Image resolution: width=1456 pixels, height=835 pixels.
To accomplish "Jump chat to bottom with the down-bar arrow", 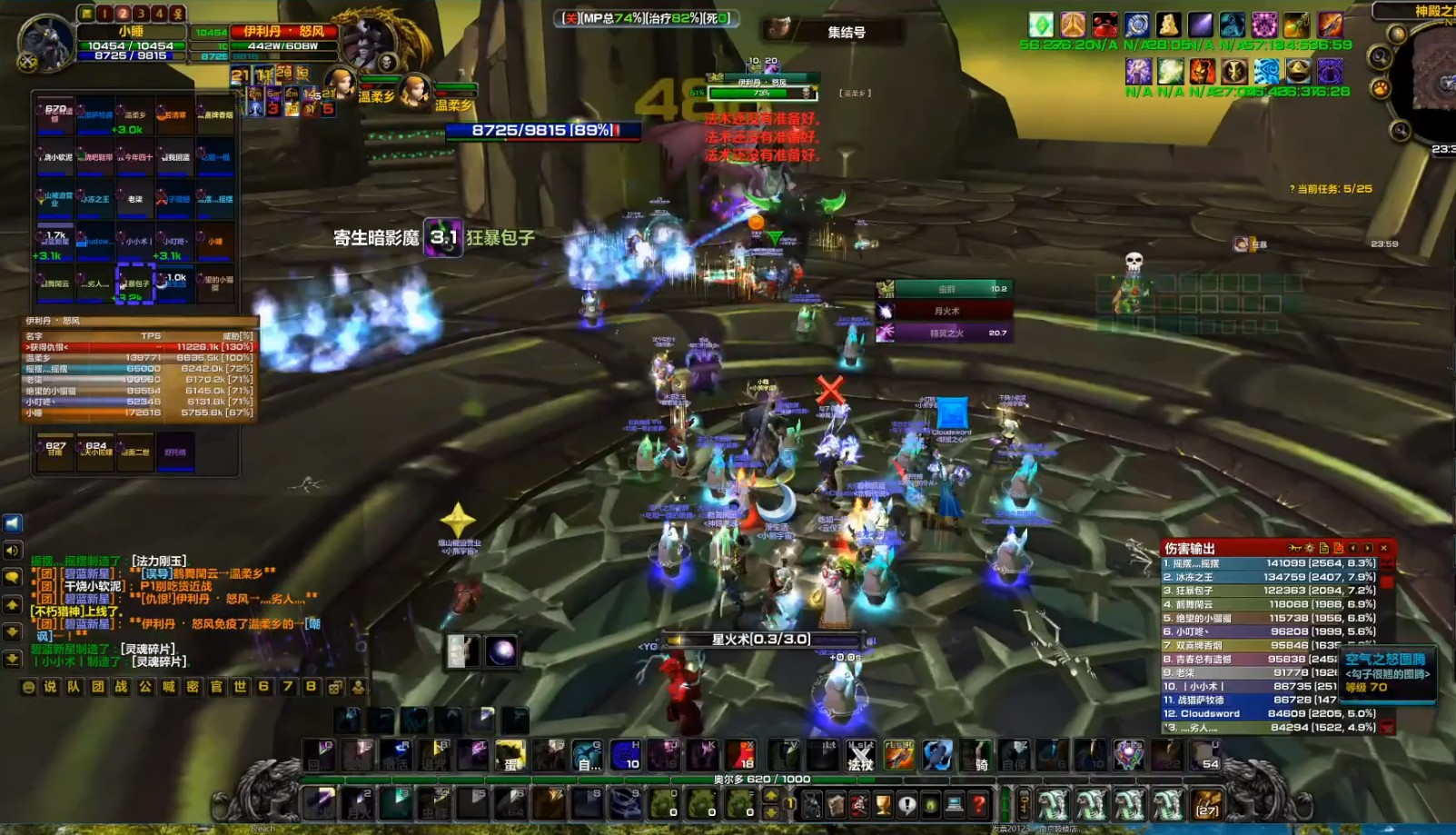I will (x=13, y=658).
